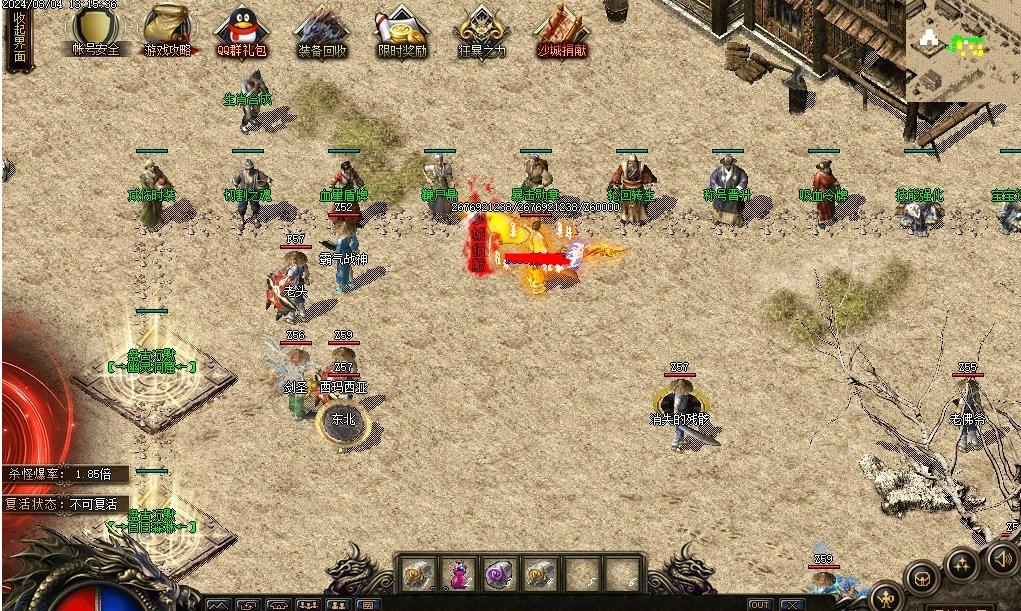
Task: Open the 帐号安全 account security icon
Action: (x=96, y=31)
